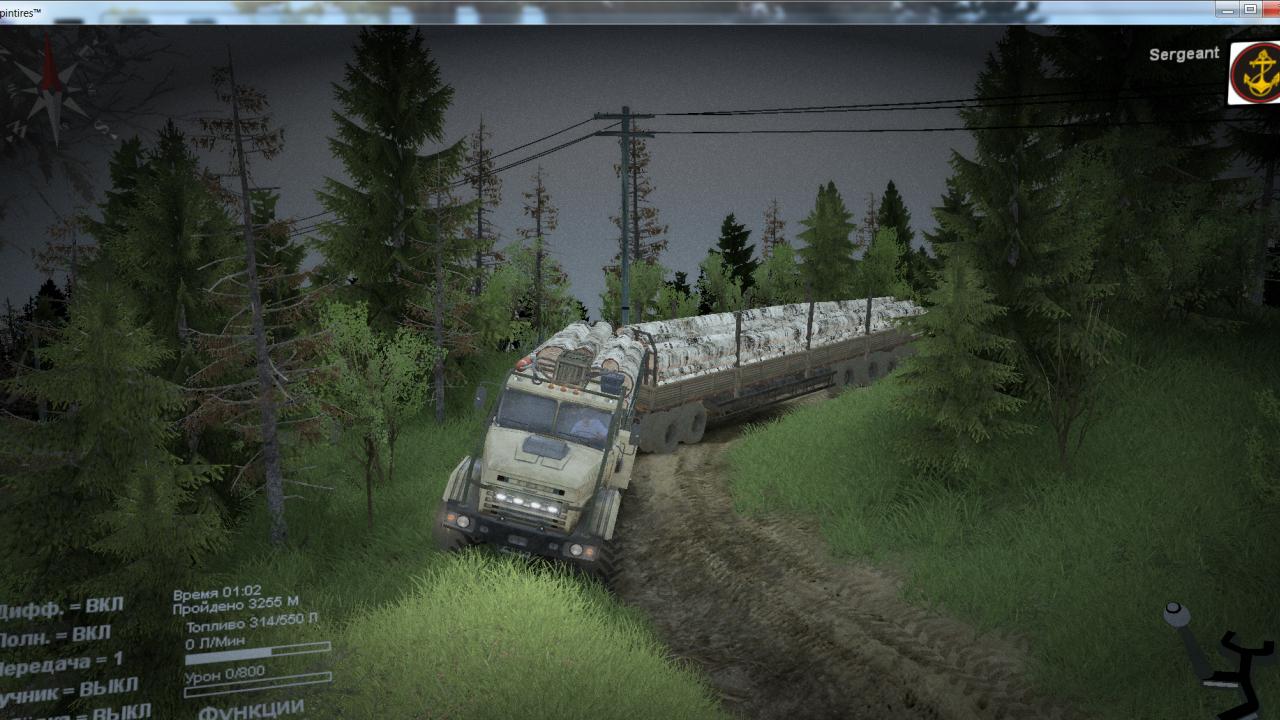Maximize the game window
The width and height of the screenshot is (1280, 720).
pyautogui.click(x=1250, y=9)
